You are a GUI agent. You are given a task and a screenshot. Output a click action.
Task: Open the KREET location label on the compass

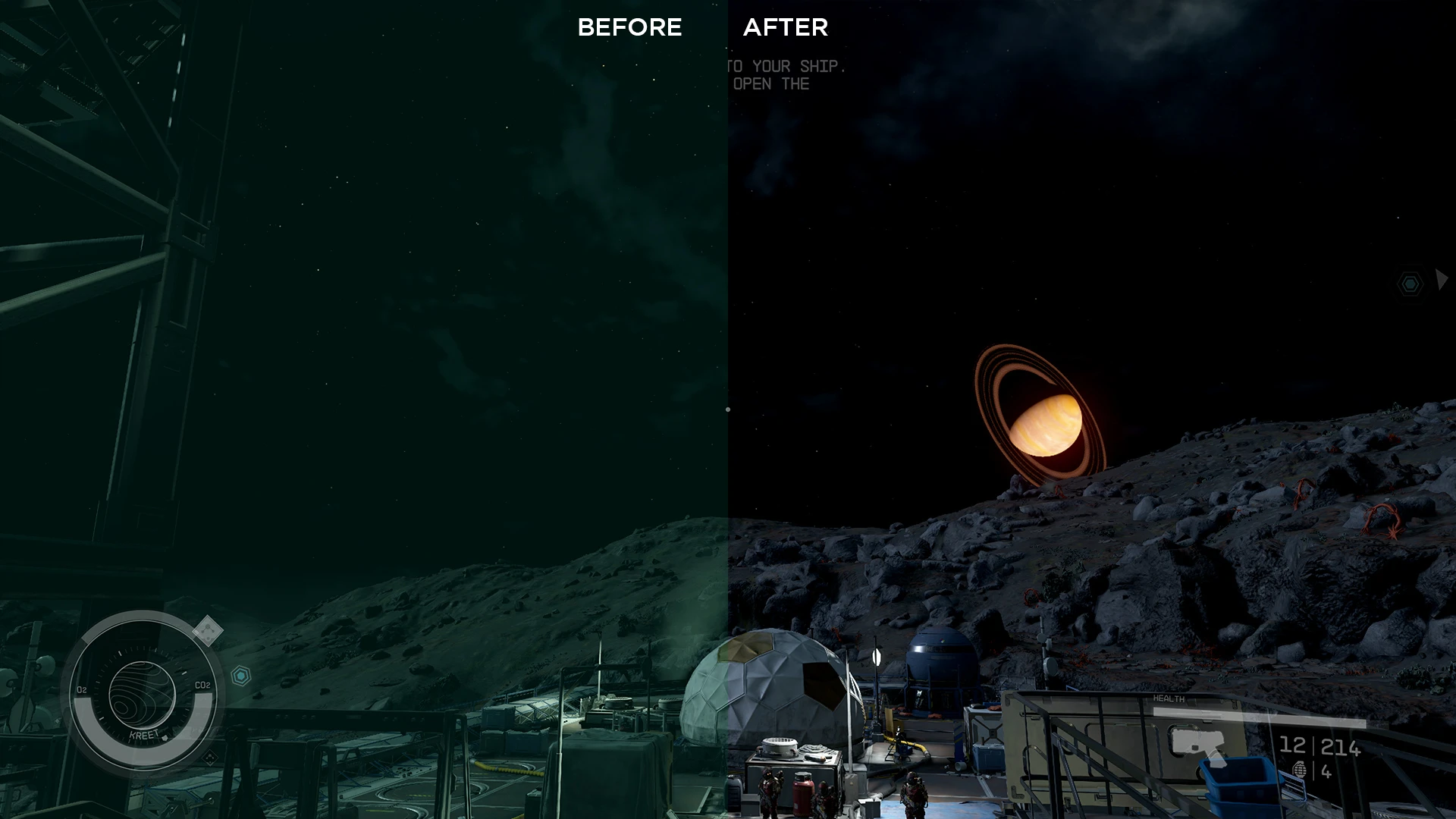[x=143, y=735]
